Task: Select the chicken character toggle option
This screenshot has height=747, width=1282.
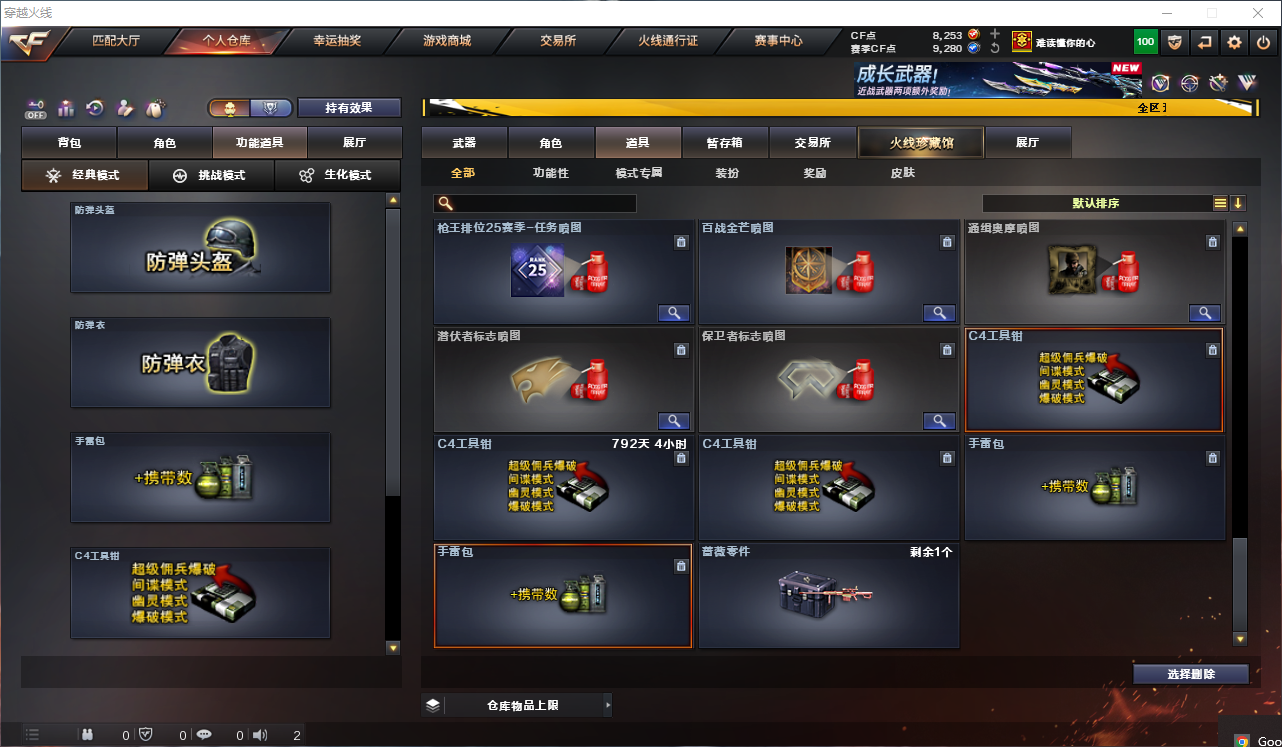Action: point(232,107)
